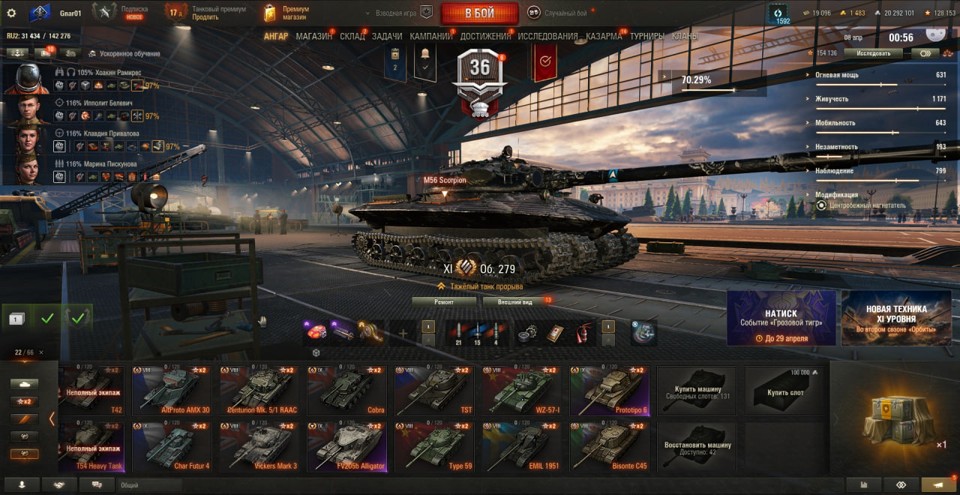Pick the FV205b Alligator tank
The image size is (960, 495).
pos(346,446)
